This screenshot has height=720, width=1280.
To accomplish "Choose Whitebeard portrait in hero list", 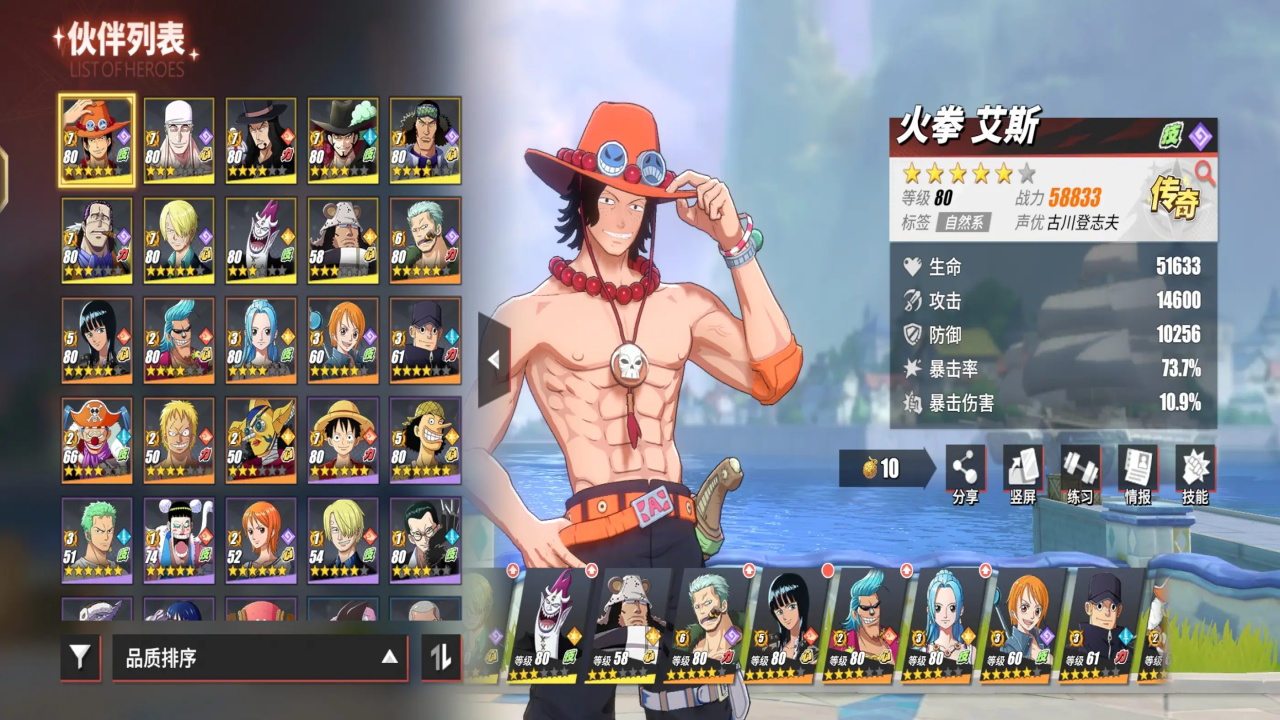I will [x=179, y=140].
